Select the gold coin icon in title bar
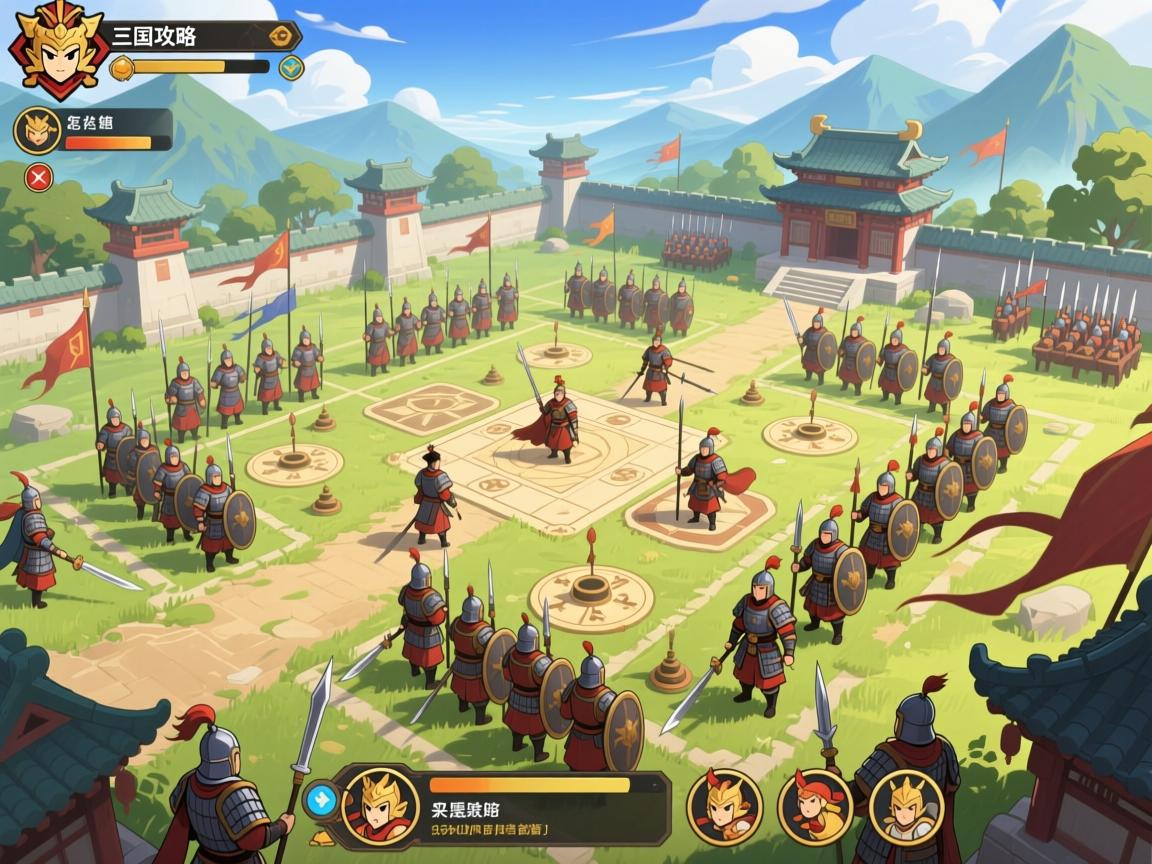1152x864 pixels. tap(283, 36)
